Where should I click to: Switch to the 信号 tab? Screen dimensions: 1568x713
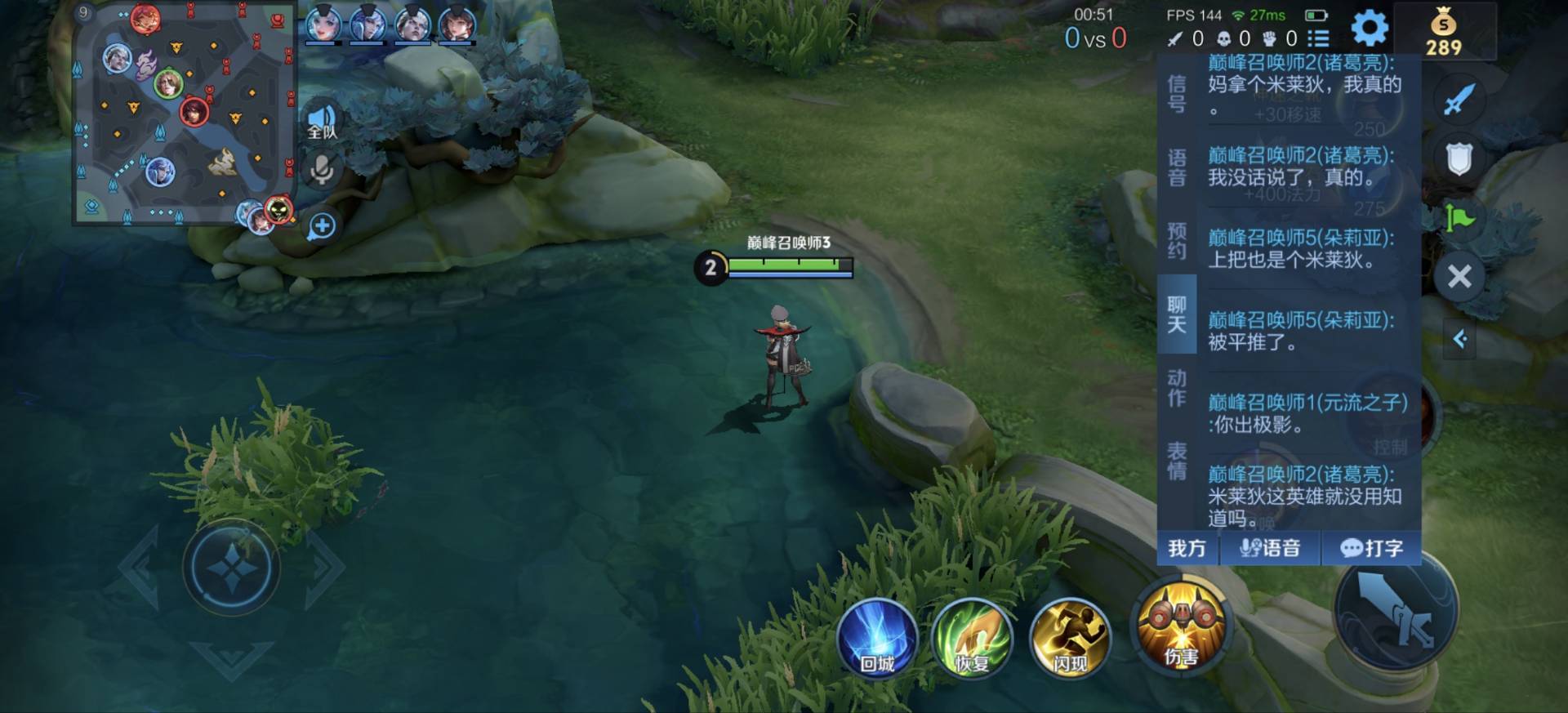pos(1177,93)
